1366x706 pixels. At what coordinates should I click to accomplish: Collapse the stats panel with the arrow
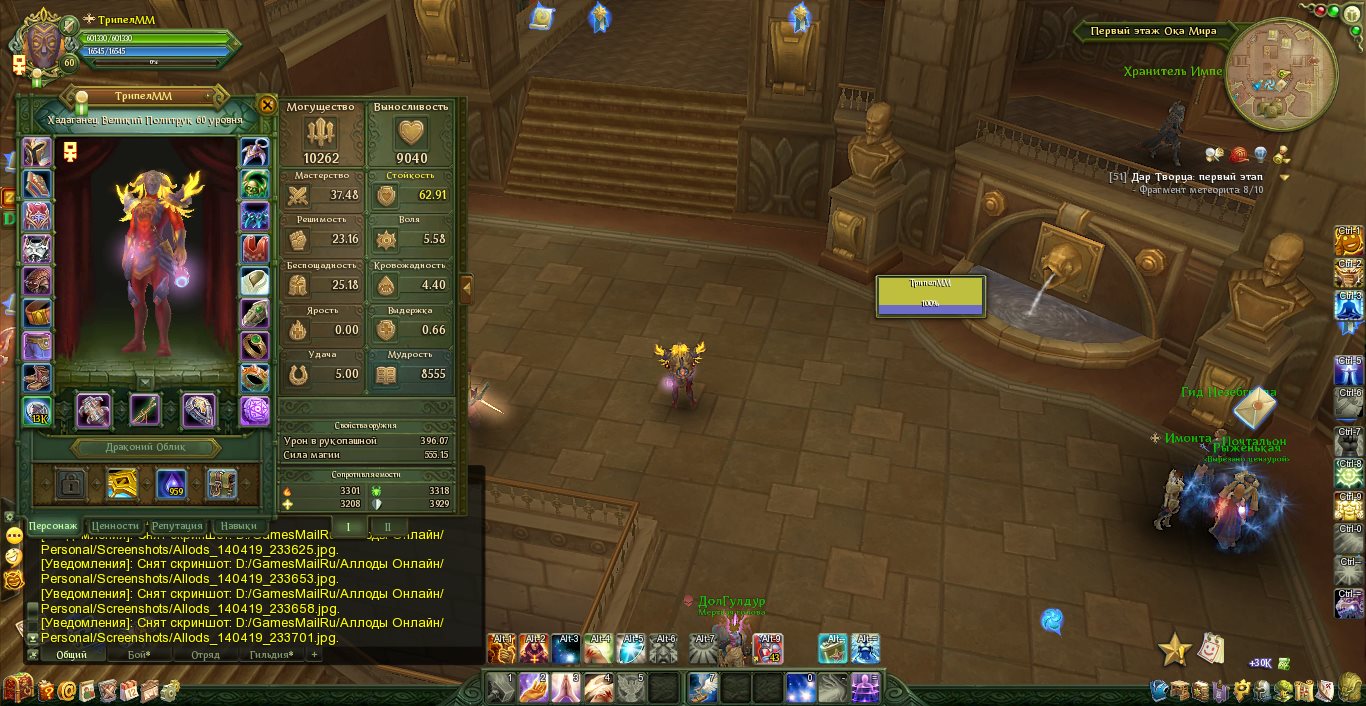coord(466,288)
